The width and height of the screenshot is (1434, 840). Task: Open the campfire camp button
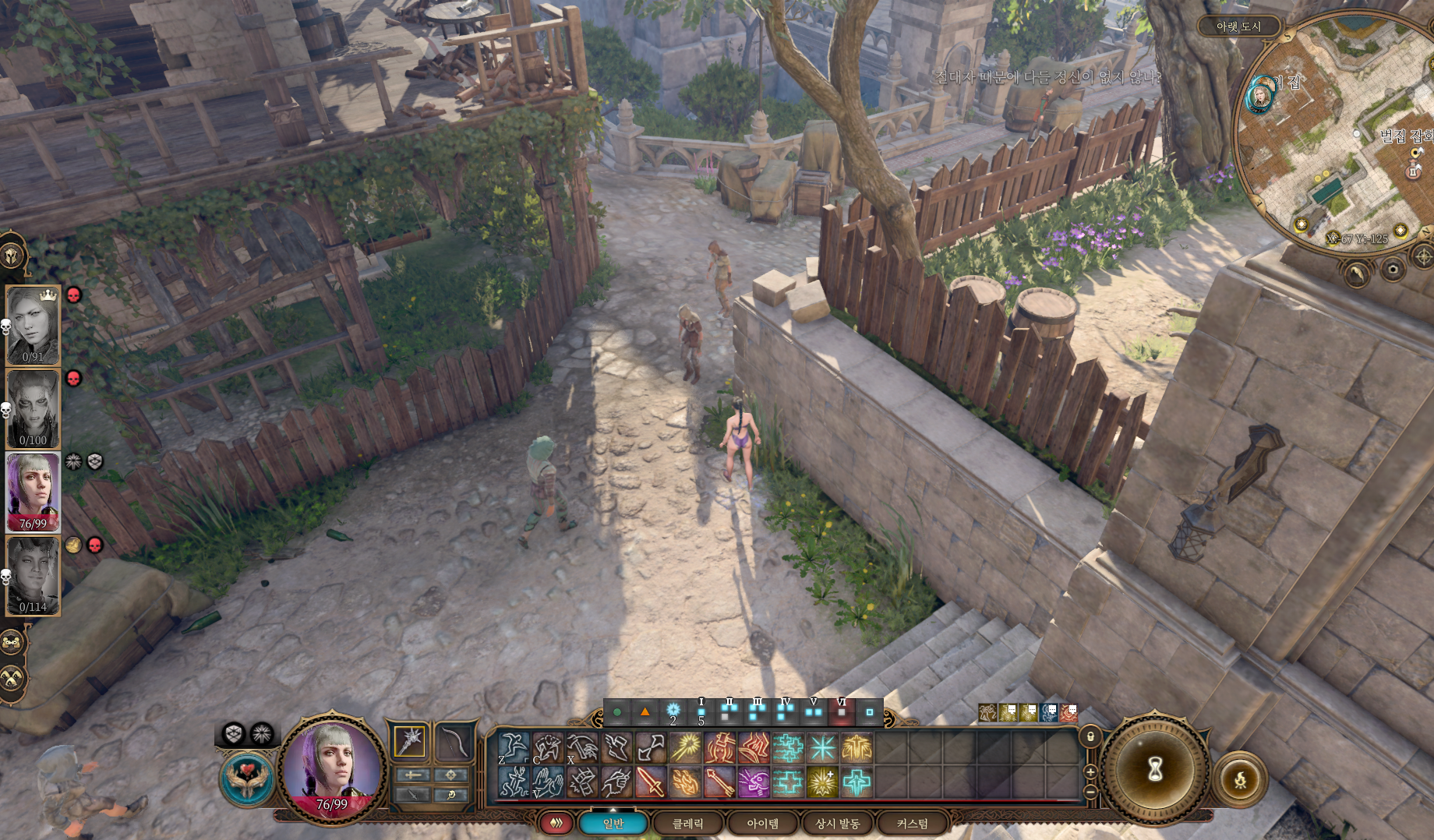click(x=1239, y=778)
